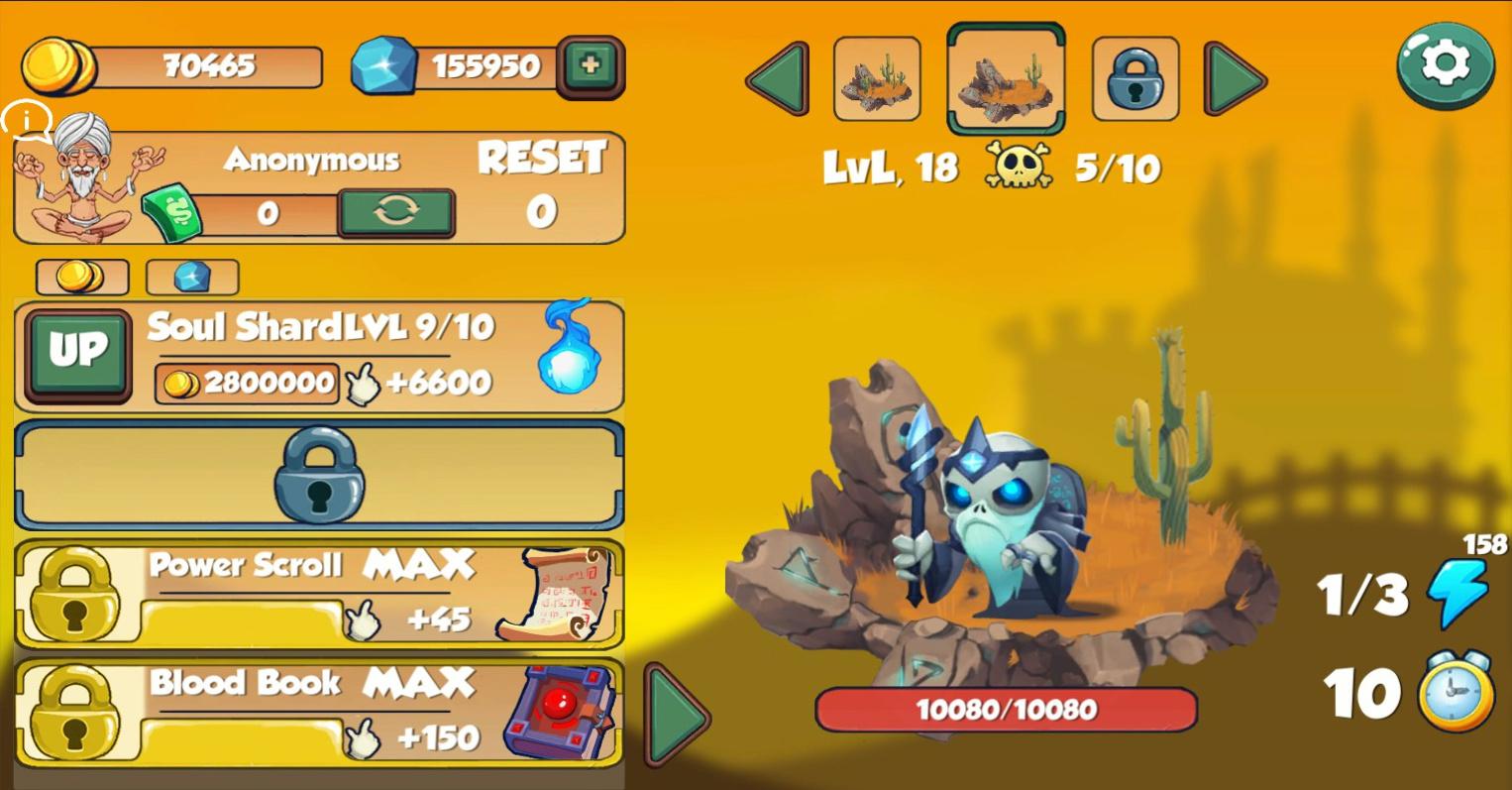Screen dimensions: 1512x790
Task: Choose the locked stage padlock tile
Action: 1135,79
